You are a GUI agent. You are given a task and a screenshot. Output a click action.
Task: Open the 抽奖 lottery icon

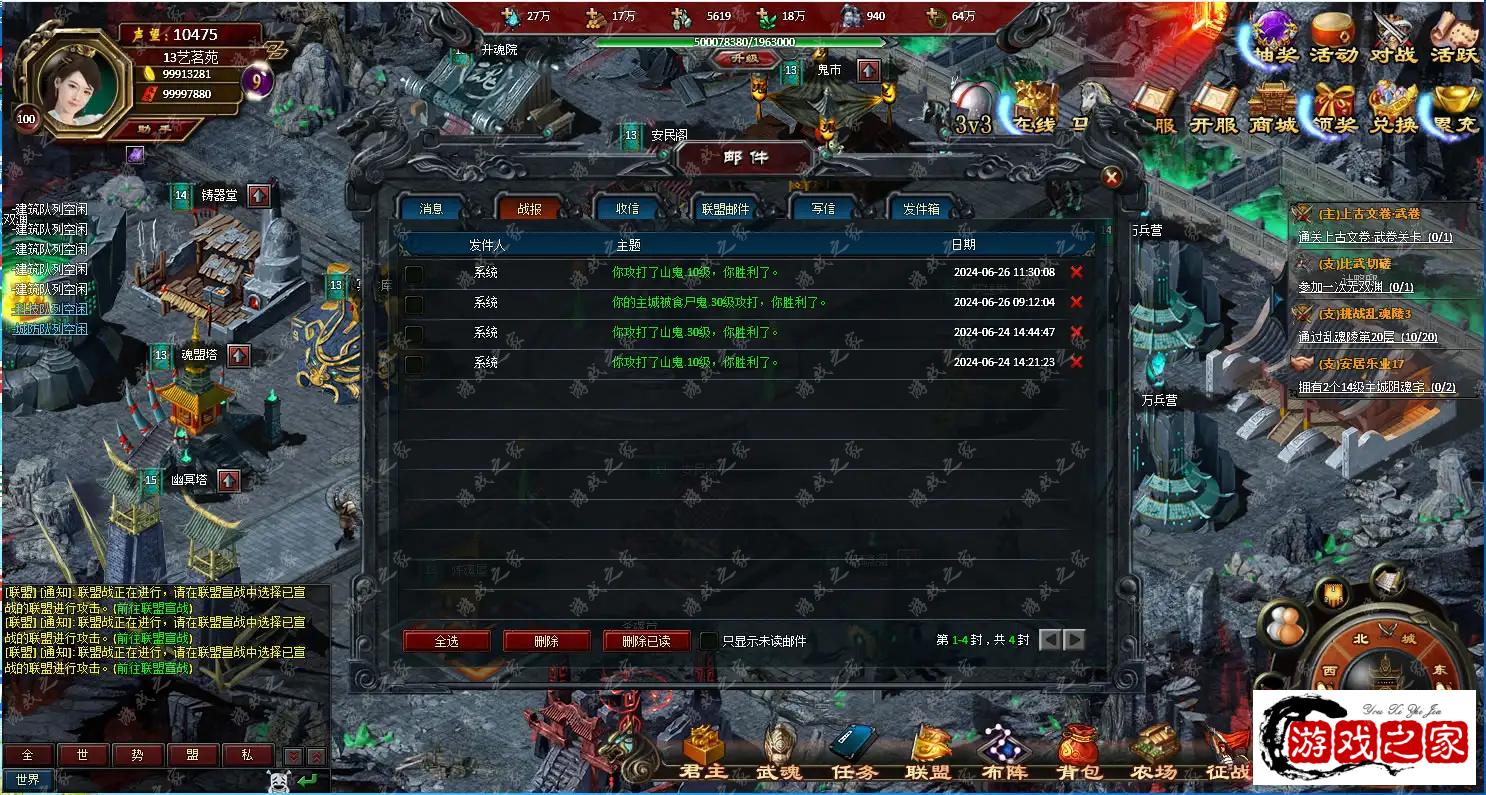(1274, 38)
